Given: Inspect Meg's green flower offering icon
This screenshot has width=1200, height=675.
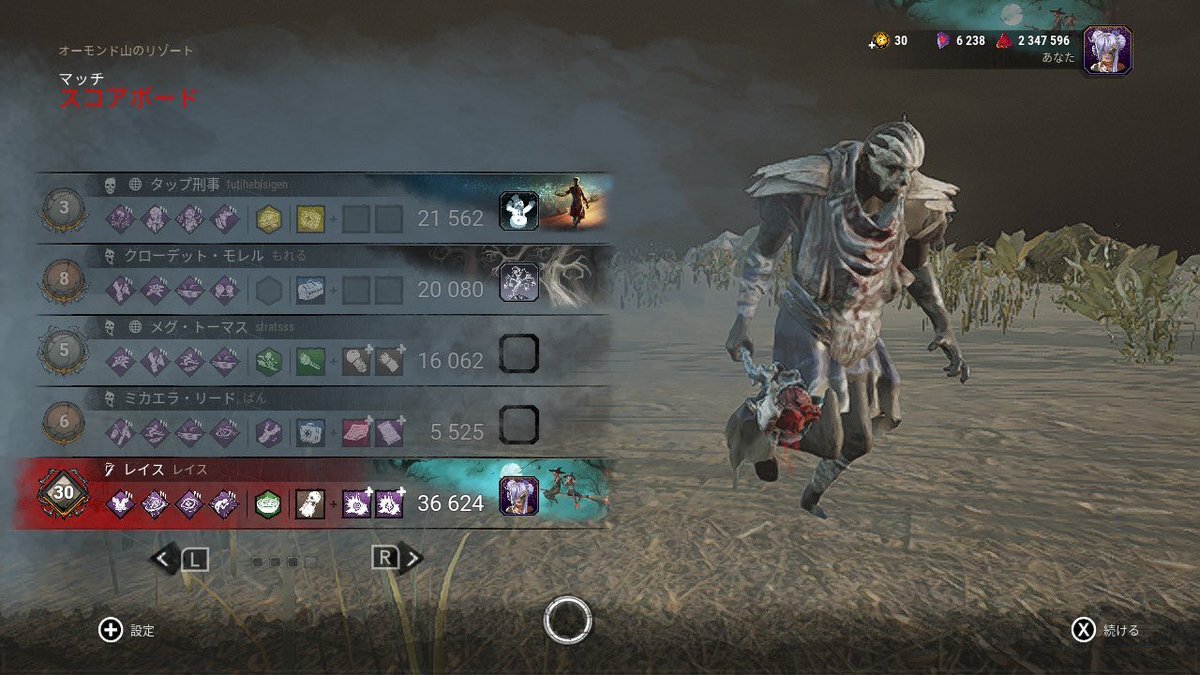Looking at the screenshot, I should coord(268,361).
